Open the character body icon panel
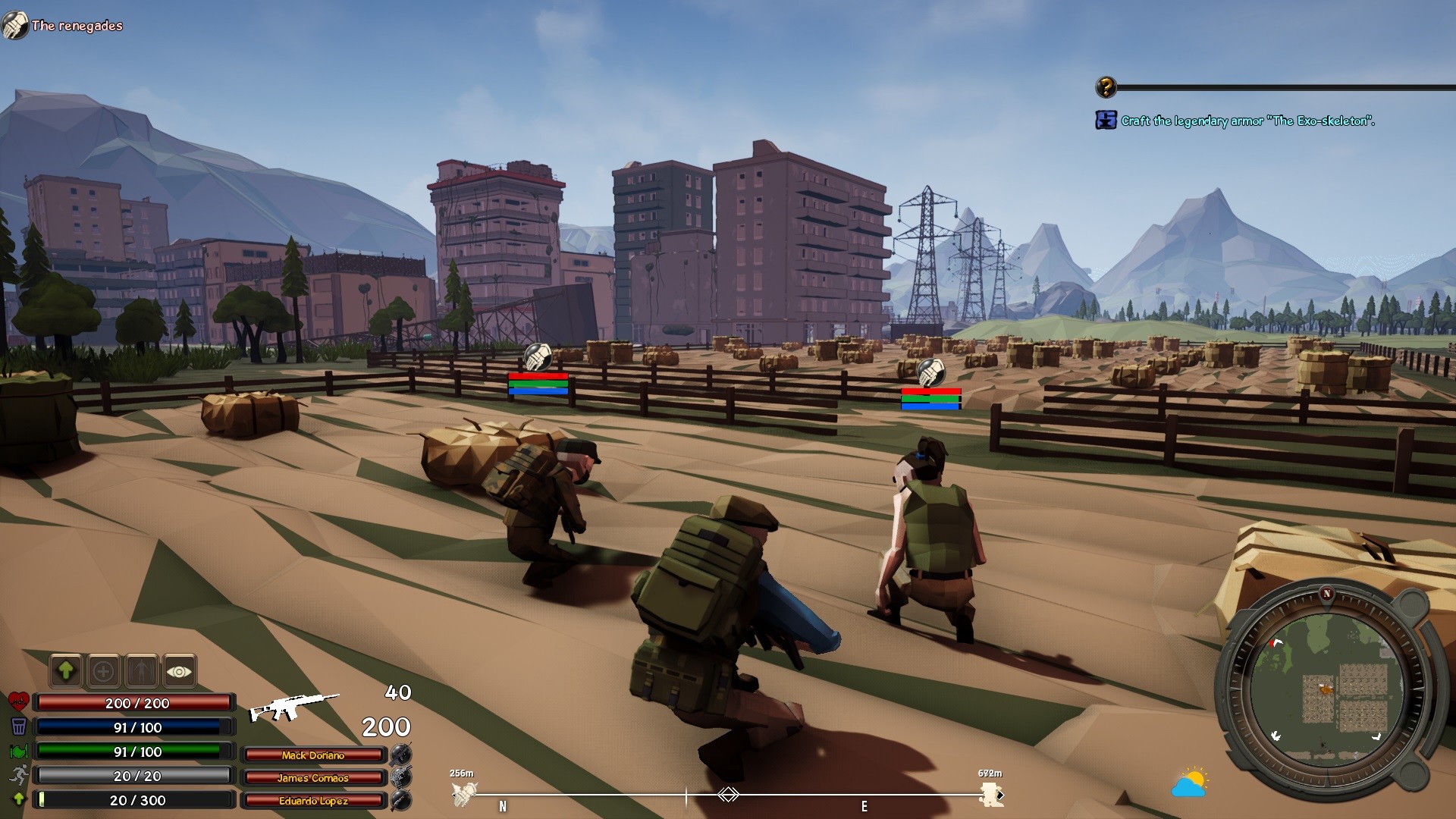The height and width of the screenshot is (819, 1456). (x=143, y=671)
